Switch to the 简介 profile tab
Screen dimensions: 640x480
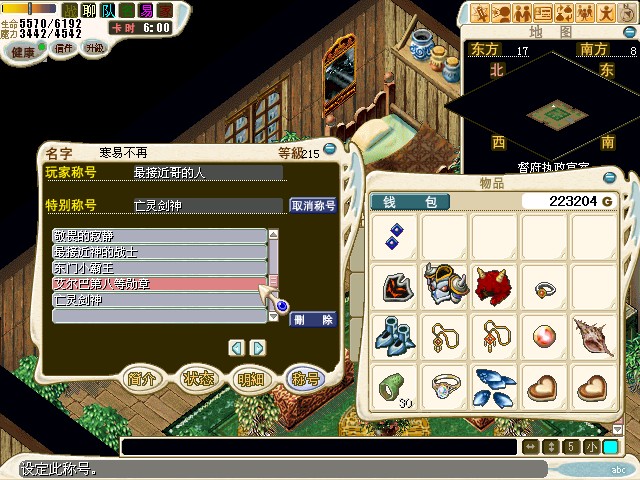pos(141,379)
